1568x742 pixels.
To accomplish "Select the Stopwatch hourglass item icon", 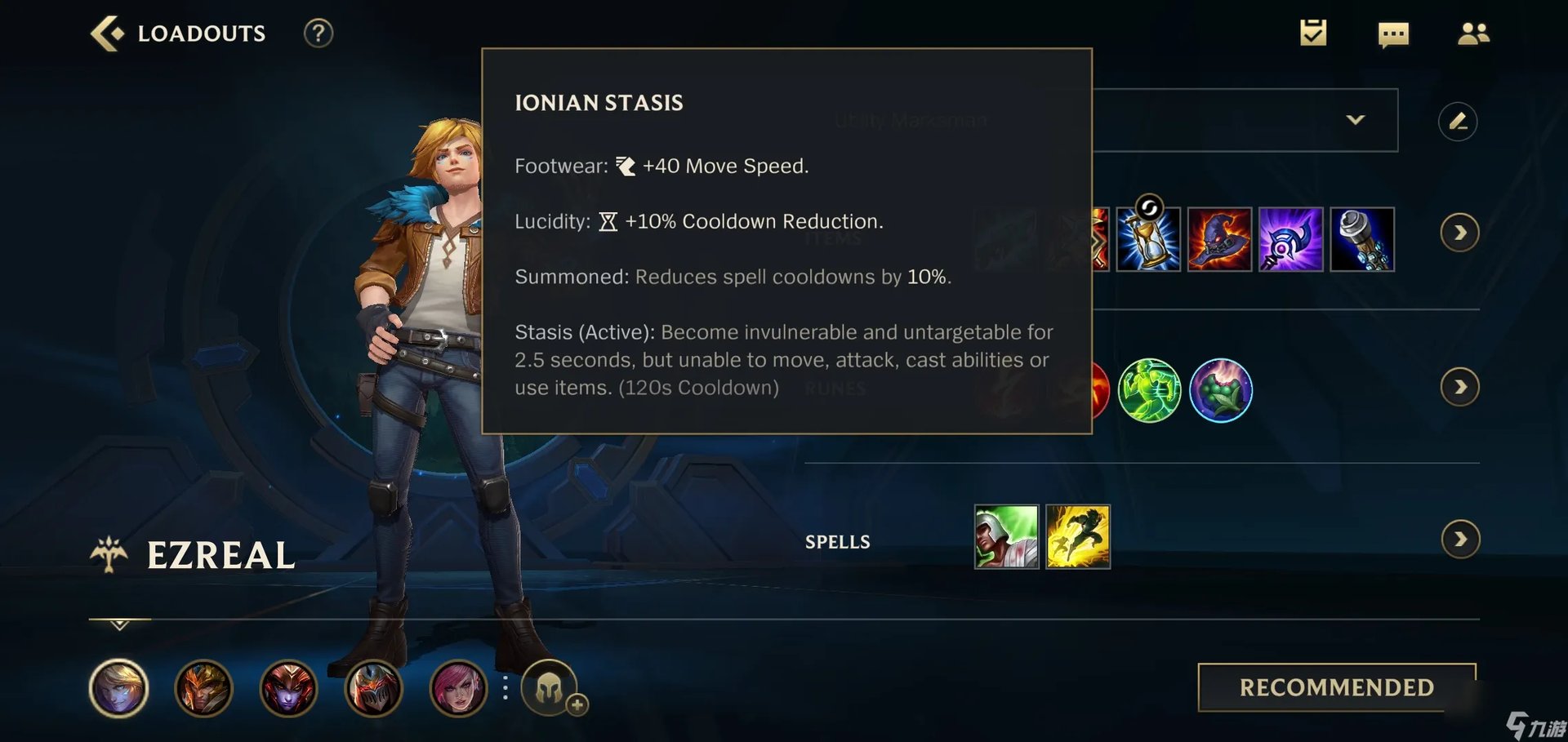I will point(1147,239).
